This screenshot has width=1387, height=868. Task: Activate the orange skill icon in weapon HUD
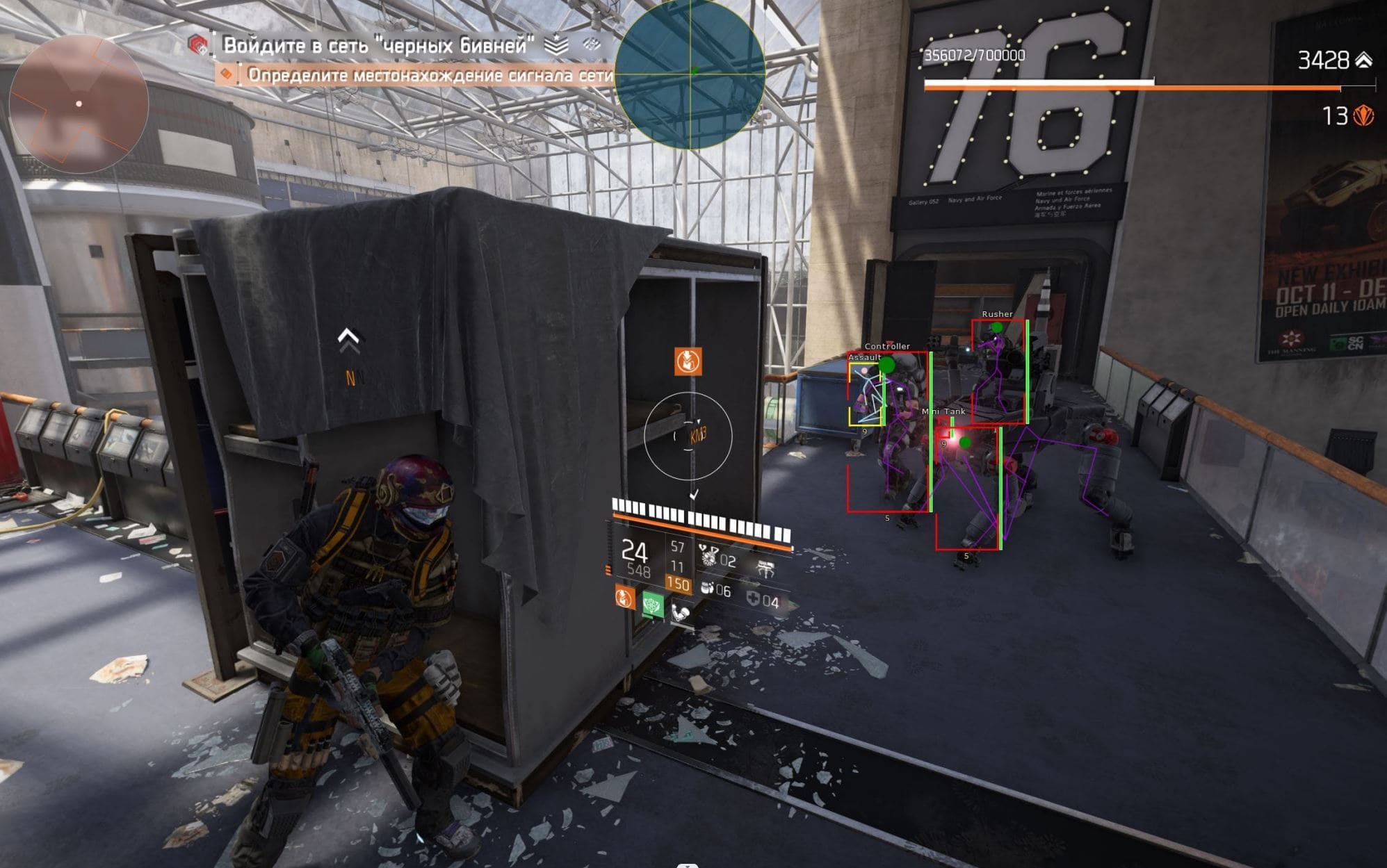pos(624,597)
